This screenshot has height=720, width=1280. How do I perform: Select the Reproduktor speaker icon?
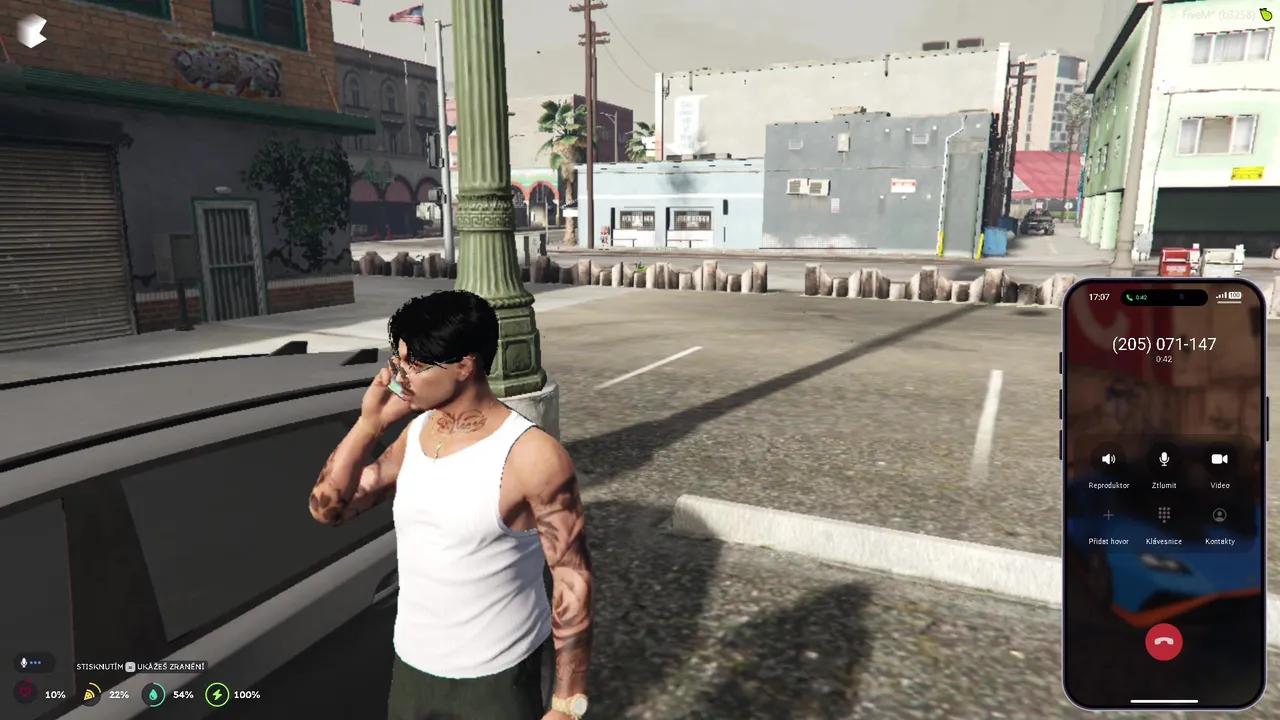(1108, 459)
